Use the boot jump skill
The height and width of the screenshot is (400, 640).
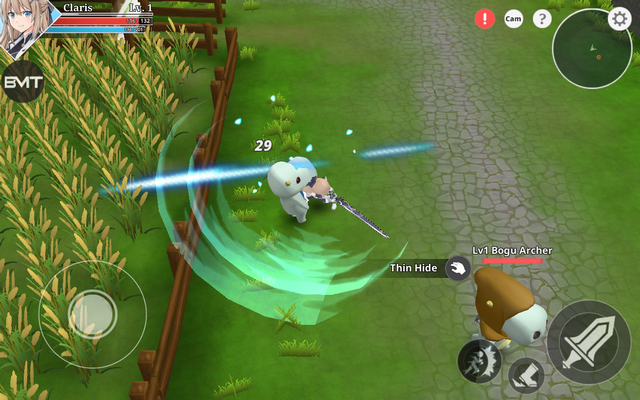(526, 376)
